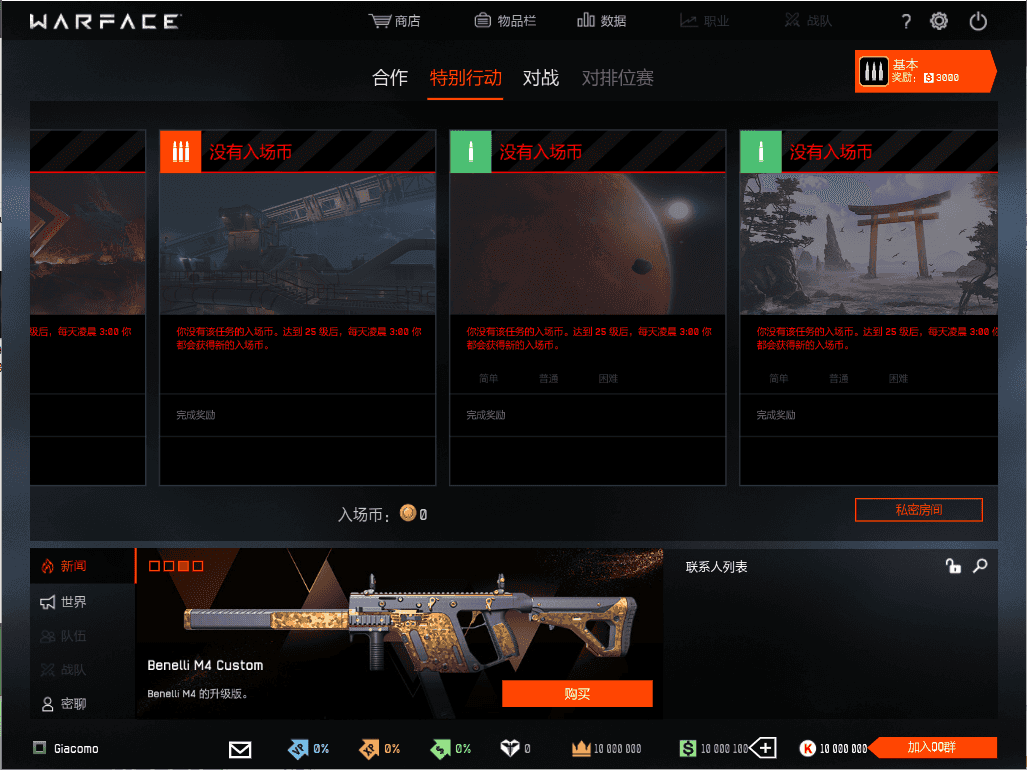This screenshot has height=770, width=1027.
Task: Select the torii gate mission card
Action: click(x=868, y=244)
